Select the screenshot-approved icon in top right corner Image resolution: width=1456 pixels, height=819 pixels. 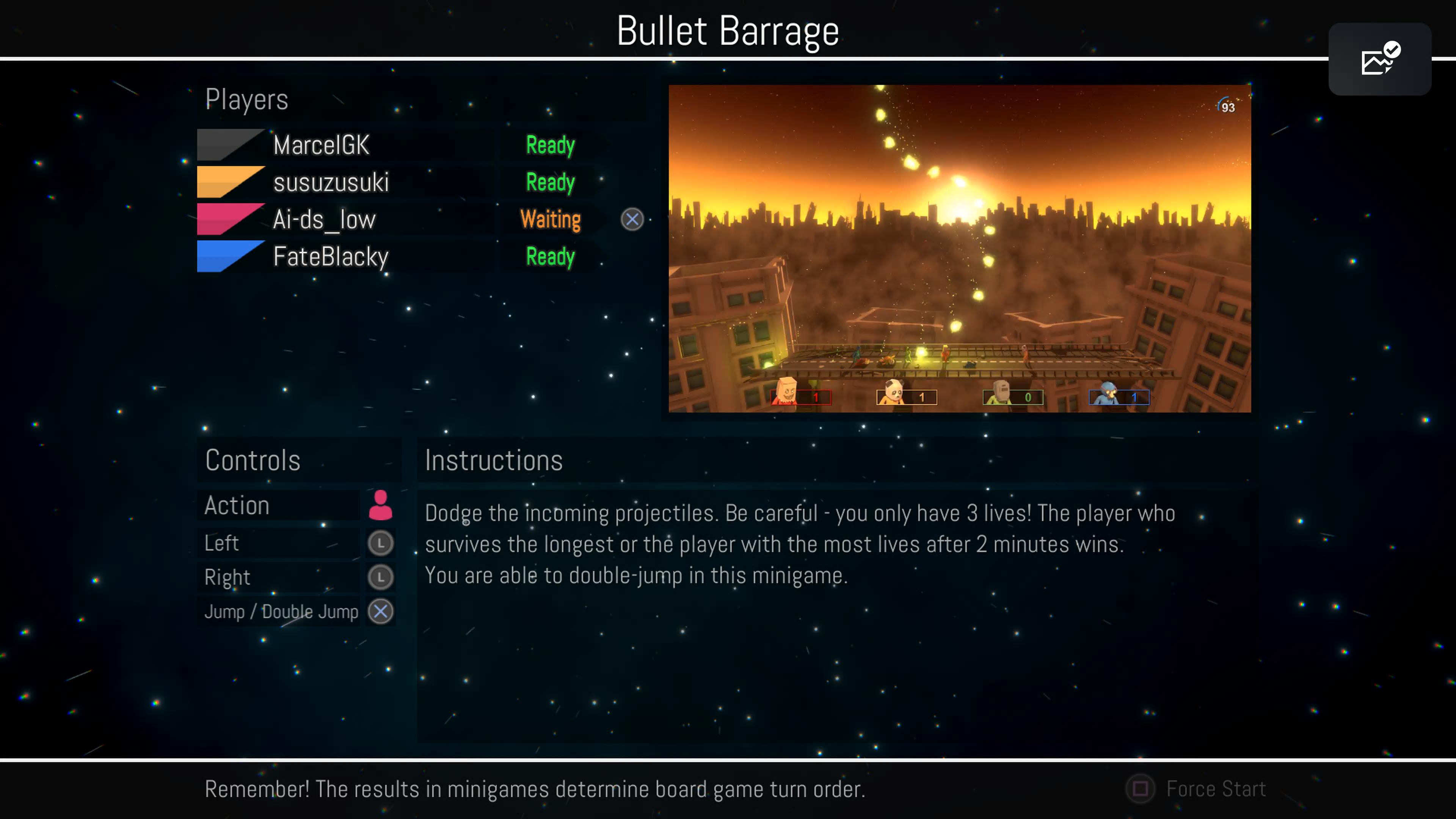1379,60
